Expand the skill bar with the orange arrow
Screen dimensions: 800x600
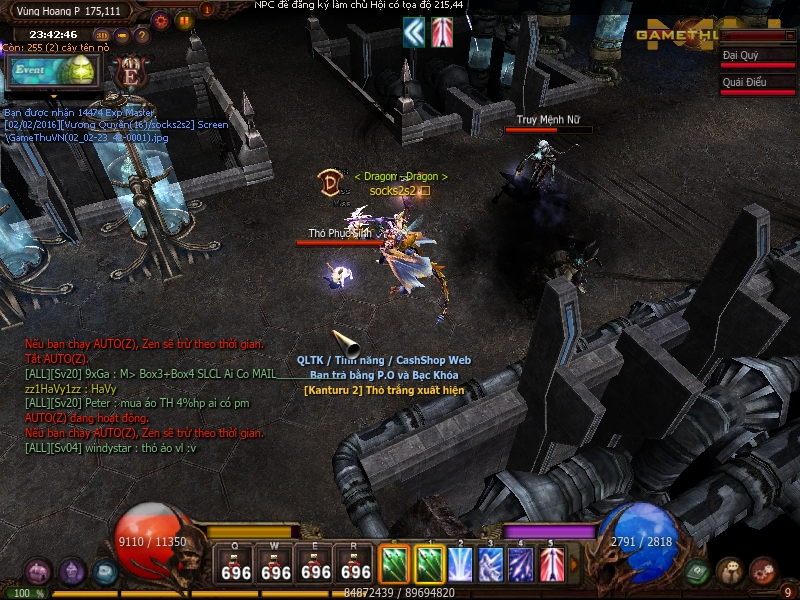click(x=574, y=566)
